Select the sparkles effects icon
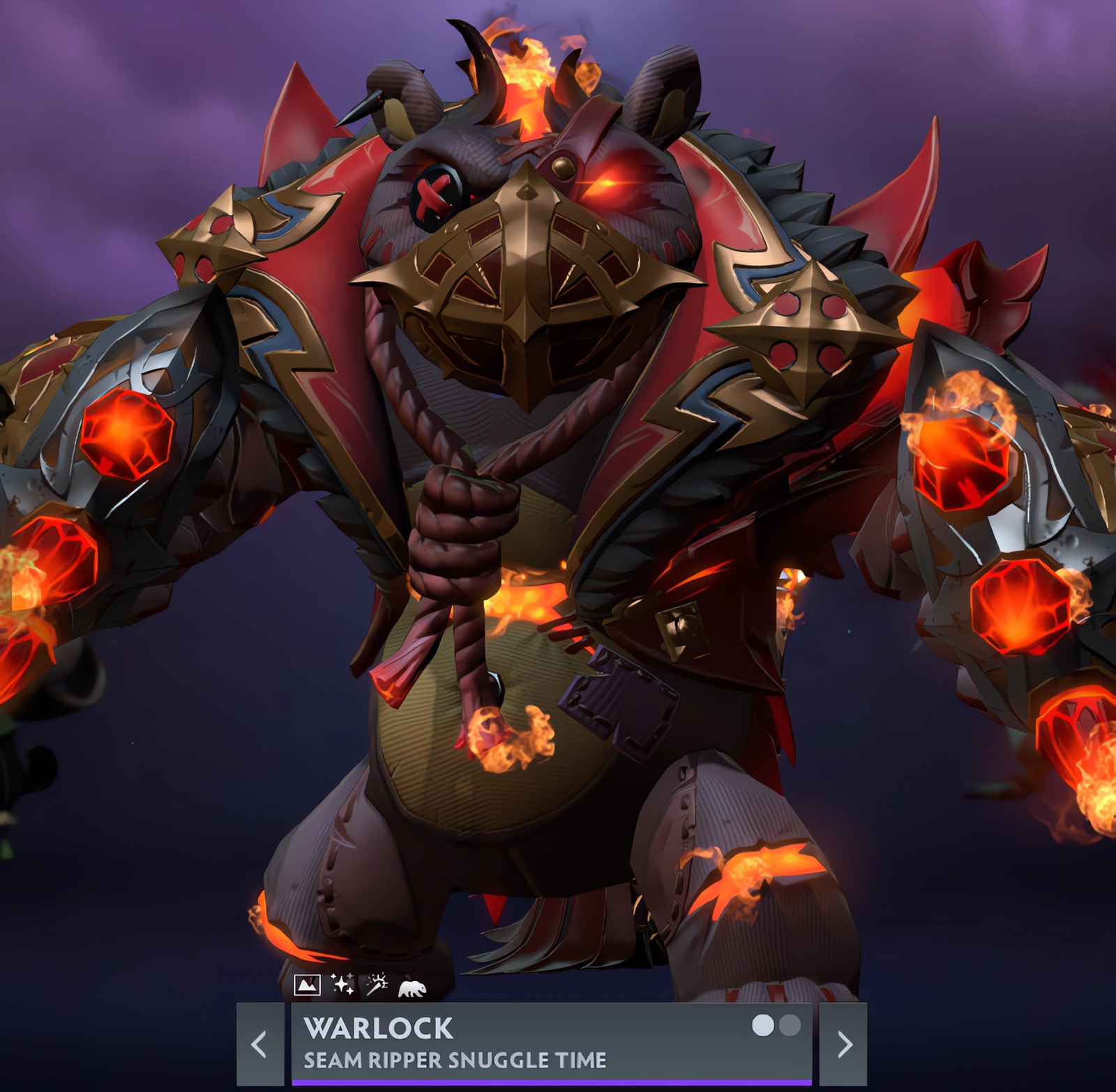This screenshot has height=1092, width=1116. 342,984
